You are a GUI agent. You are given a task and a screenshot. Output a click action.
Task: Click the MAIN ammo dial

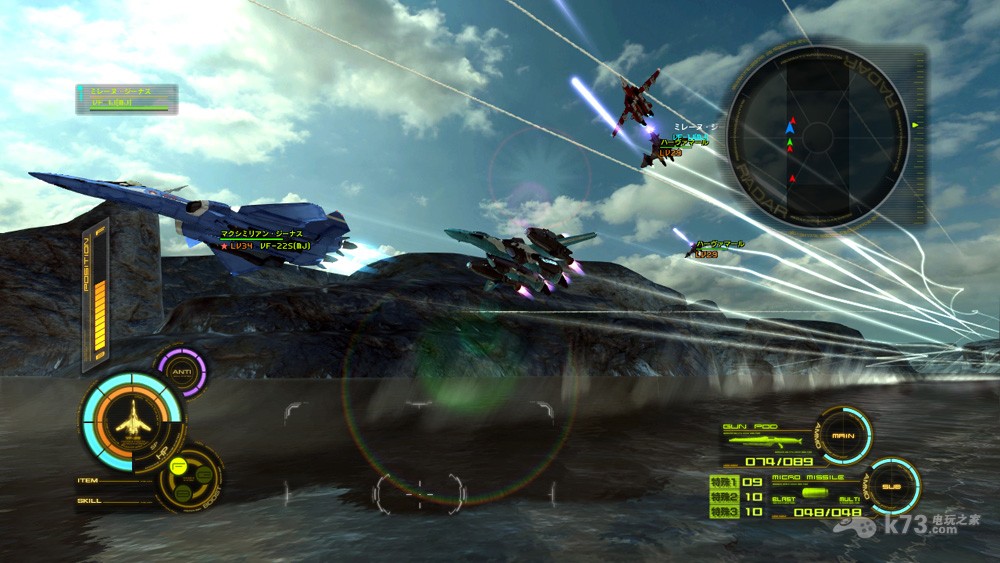coord(842,435)
